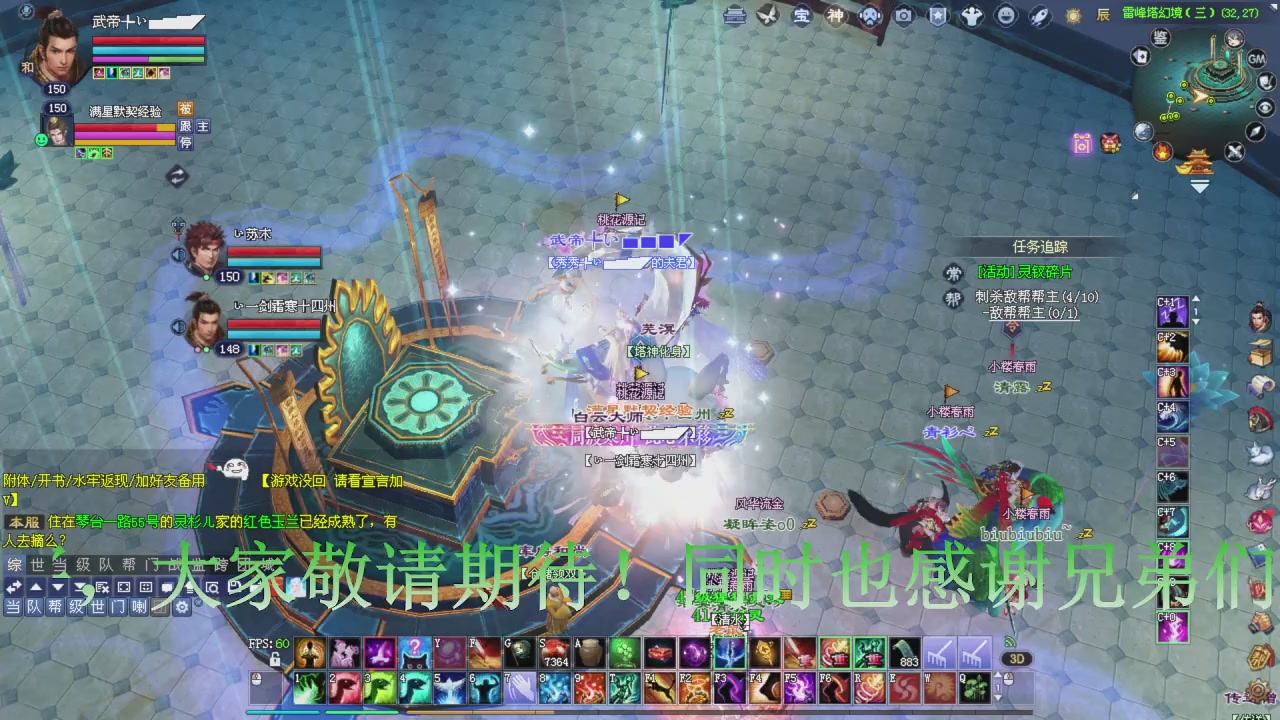Toggle the 3D mode button near skill bar

pos(1019,658)
